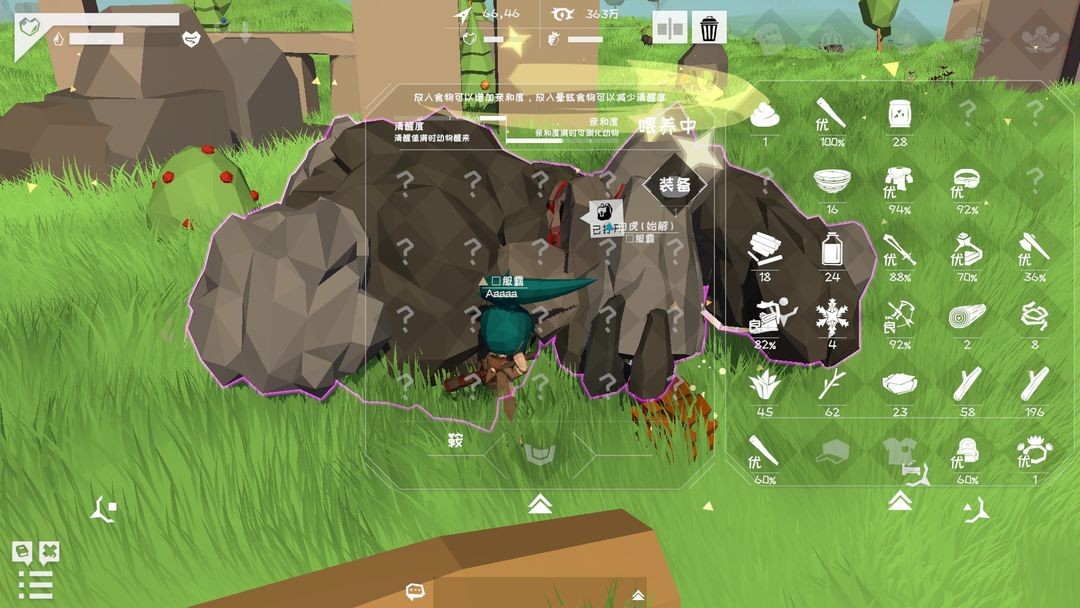1080x608 pixels.
Task: Select the bow and arrow item slot
Action: click(x=899, y=318)
